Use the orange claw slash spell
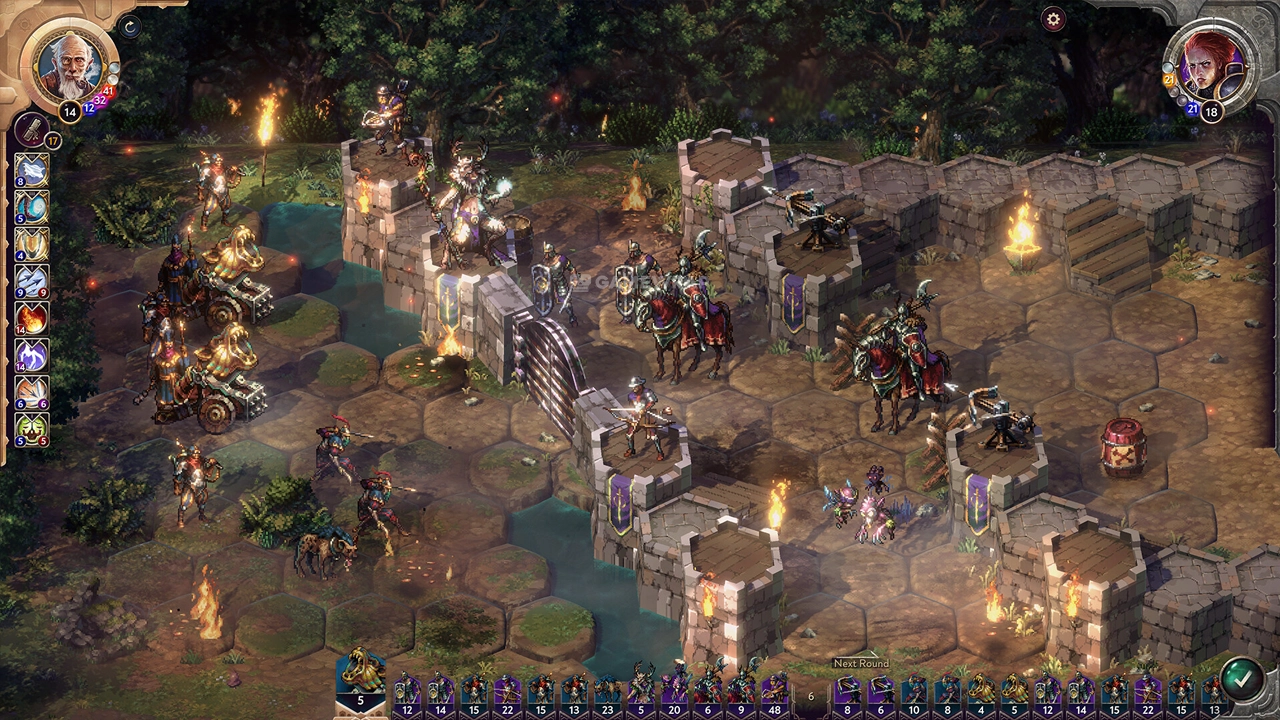The width and height of the screenshot is (1280, 720). [31, 391]
